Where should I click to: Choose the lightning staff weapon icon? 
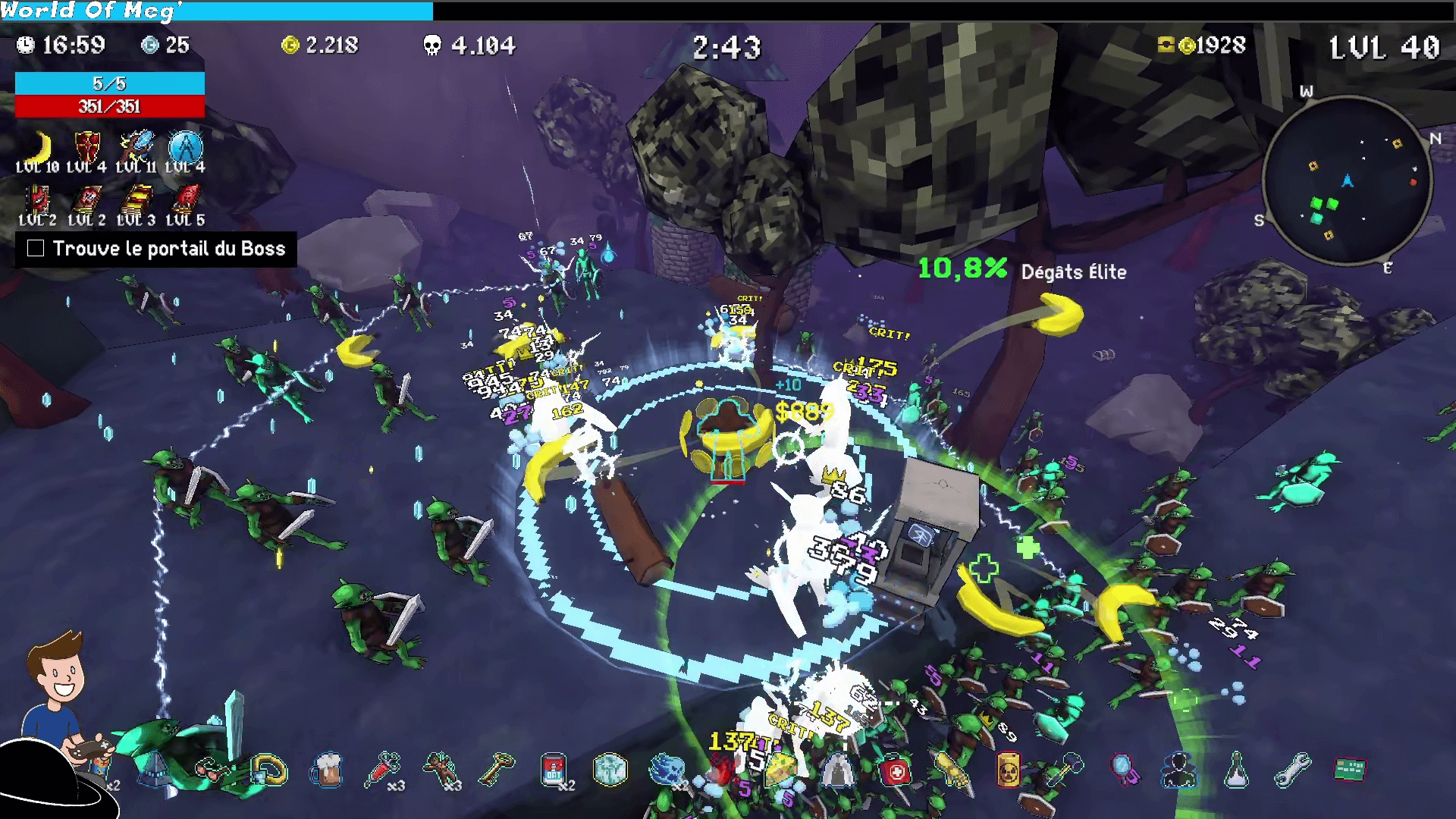[136, 147]
